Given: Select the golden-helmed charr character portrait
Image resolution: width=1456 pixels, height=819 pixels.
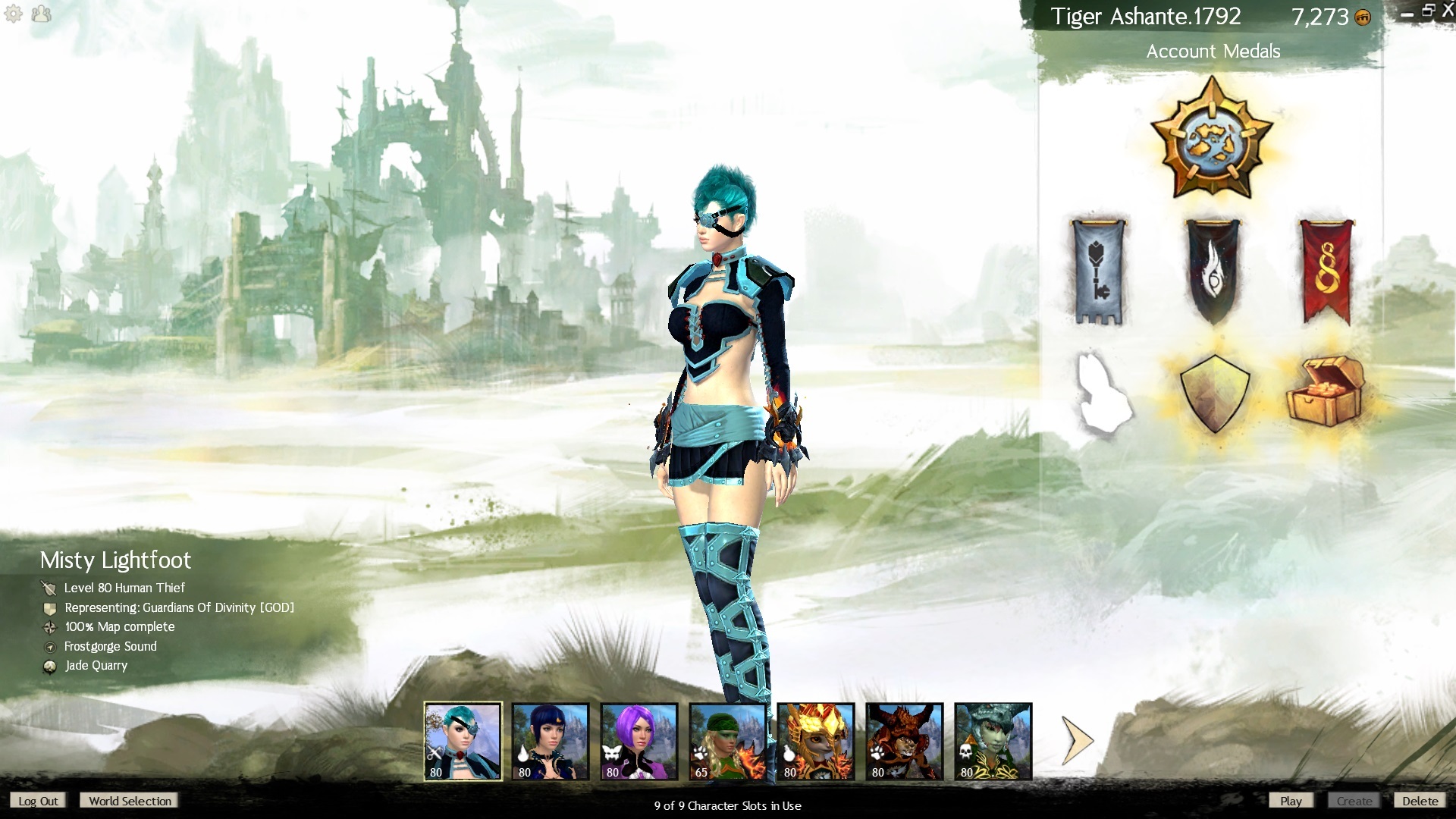Looking at the screenshot, I should pos(816,741).
